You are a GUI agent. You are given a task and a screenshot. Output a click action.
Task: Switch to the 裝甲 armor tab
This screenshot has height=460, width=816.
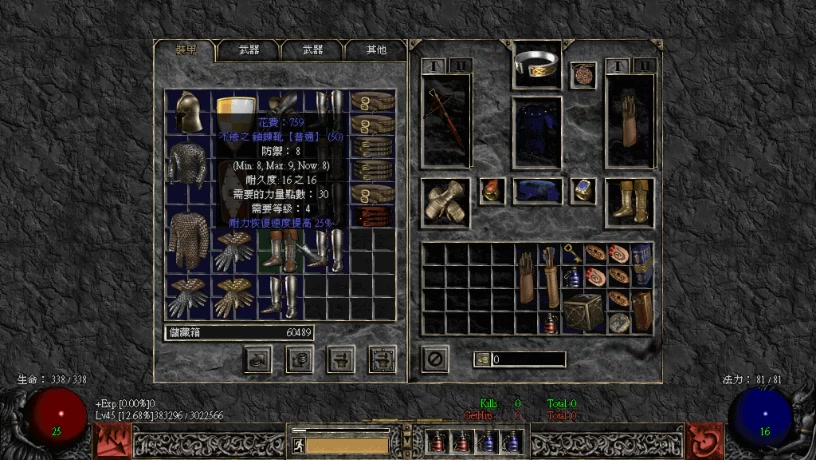coord(186,49)
